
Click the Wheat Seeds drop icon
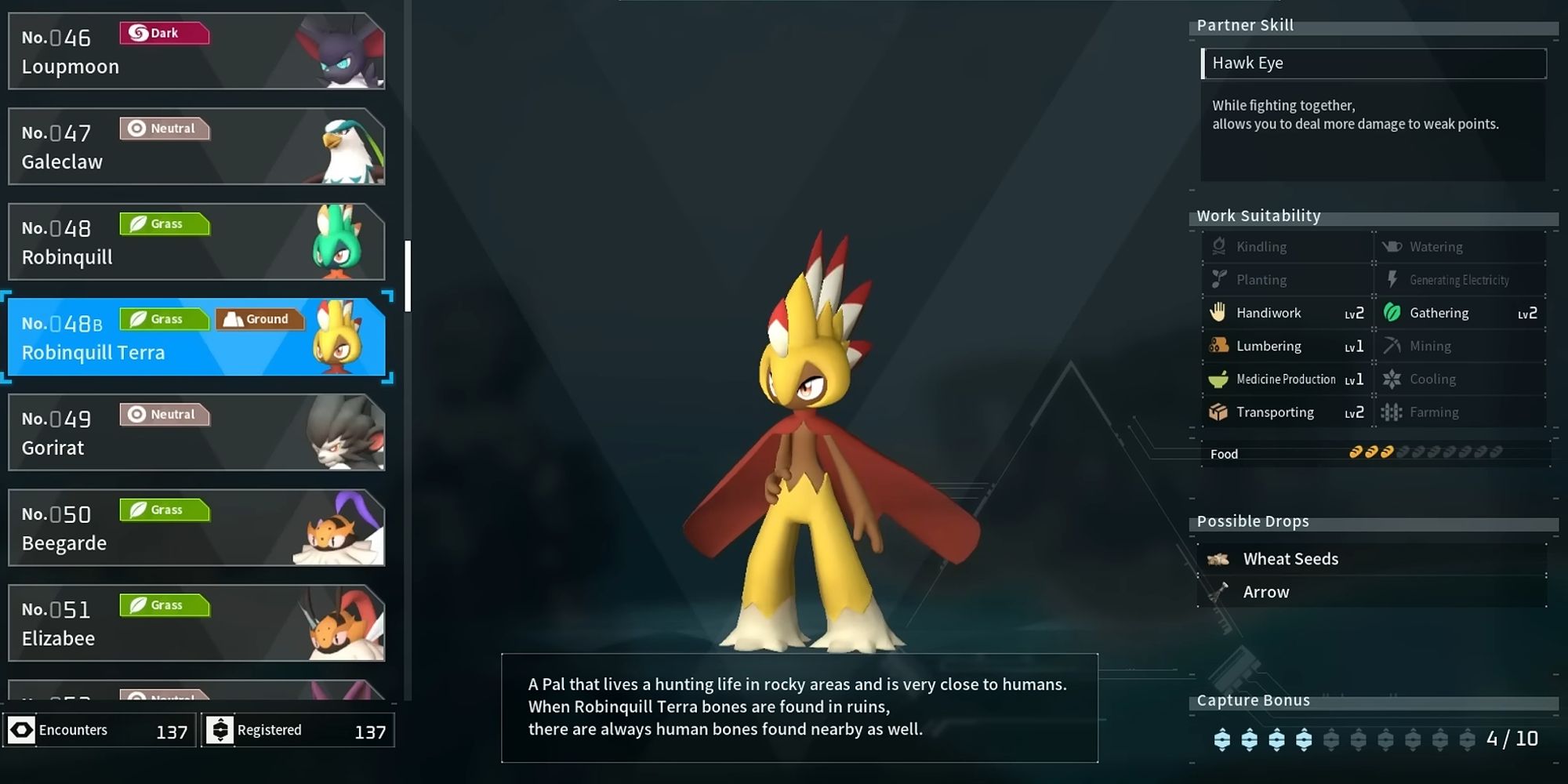[x=1218, y=558]
